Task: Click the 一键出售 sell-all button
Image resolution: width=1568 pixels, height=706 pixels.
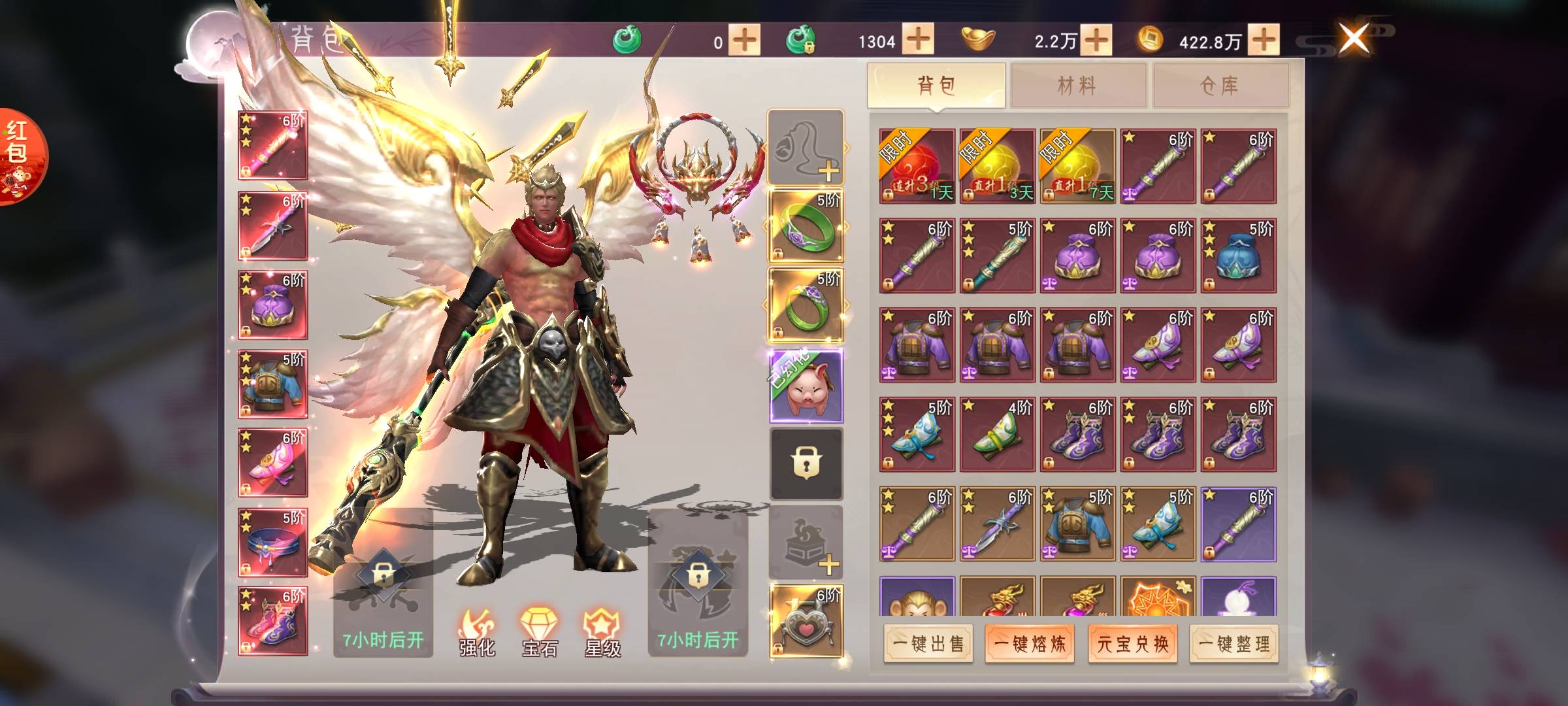Action: click(x=928, y=644)
